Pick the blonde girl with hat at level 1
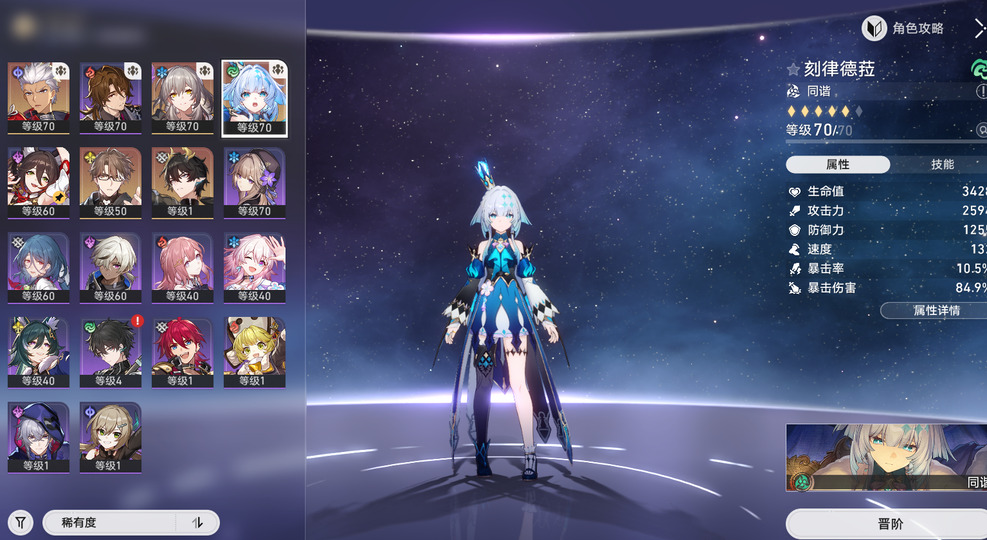 pyautogui.click(x=254, y=352)
